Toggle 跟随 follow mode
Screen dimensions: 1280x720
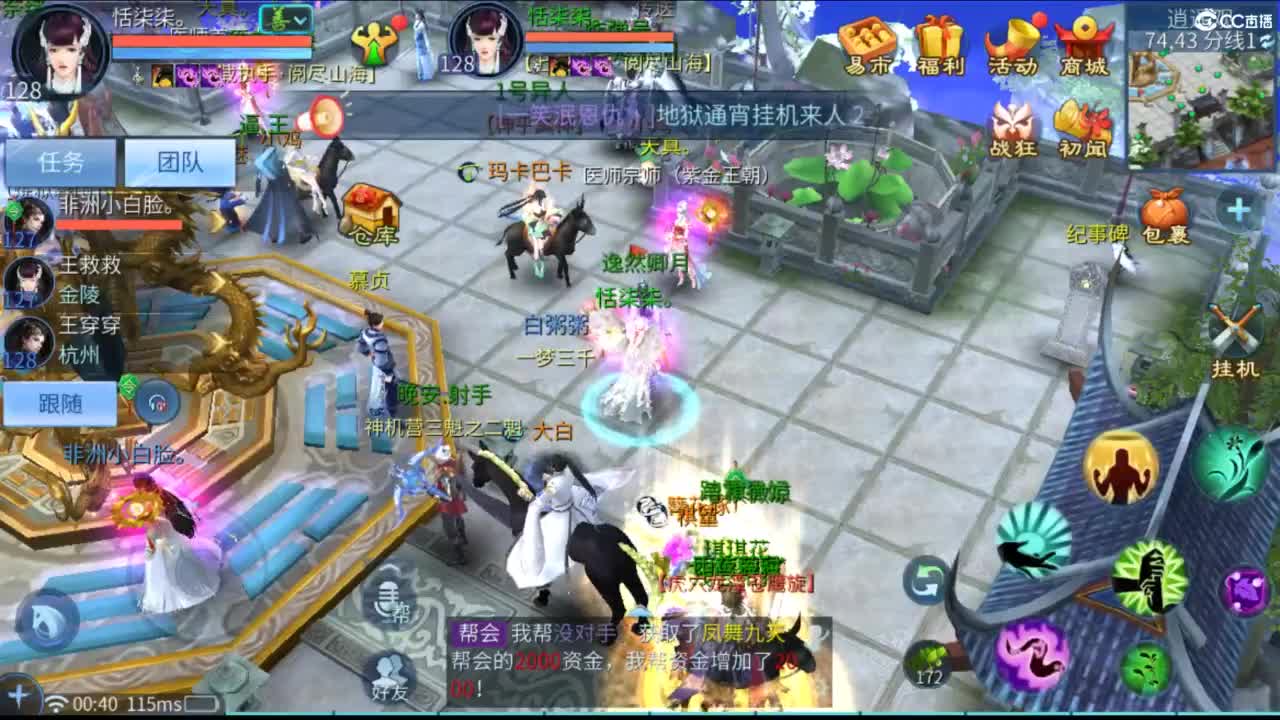point(60,400)
